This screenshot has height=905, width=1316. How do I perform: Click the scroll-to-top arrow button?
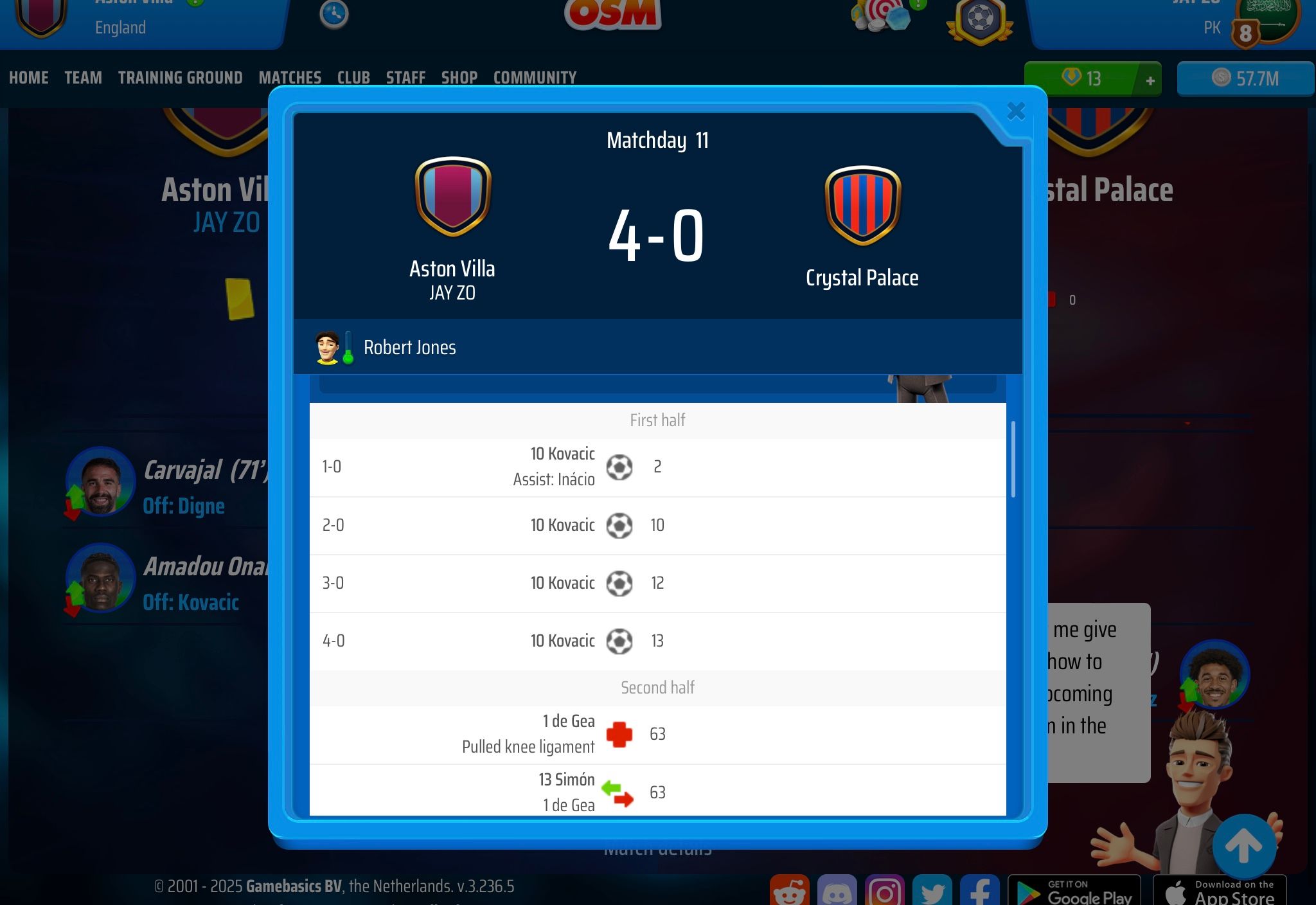[x=1243, y=846]
